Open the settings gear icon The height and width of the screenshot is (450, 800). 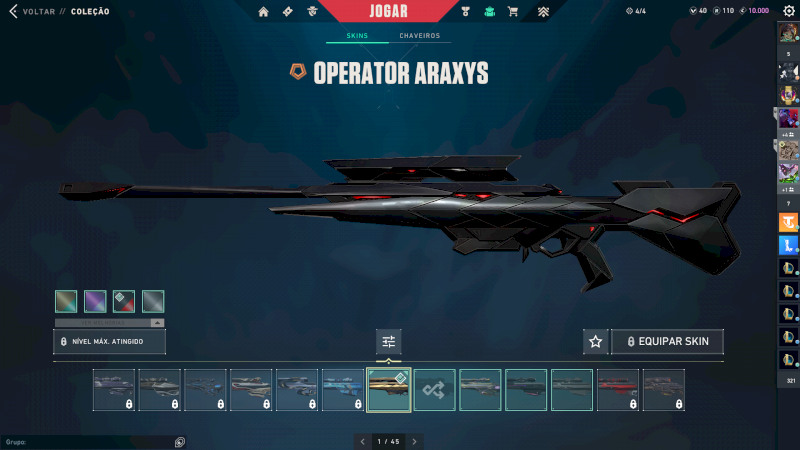pos(788,11)
